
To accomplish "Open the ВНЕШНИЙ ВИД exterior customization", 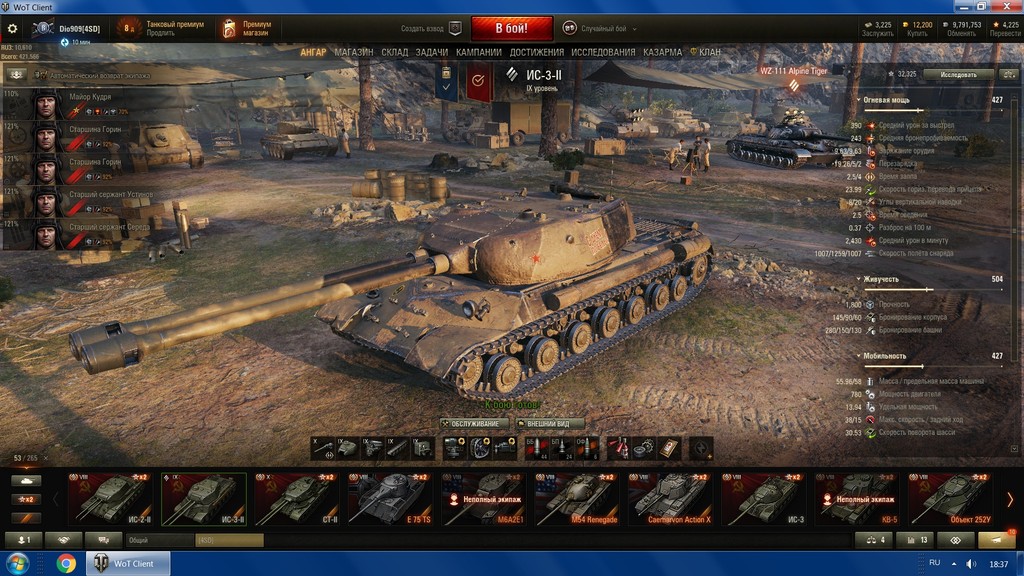I will [548, 424].
